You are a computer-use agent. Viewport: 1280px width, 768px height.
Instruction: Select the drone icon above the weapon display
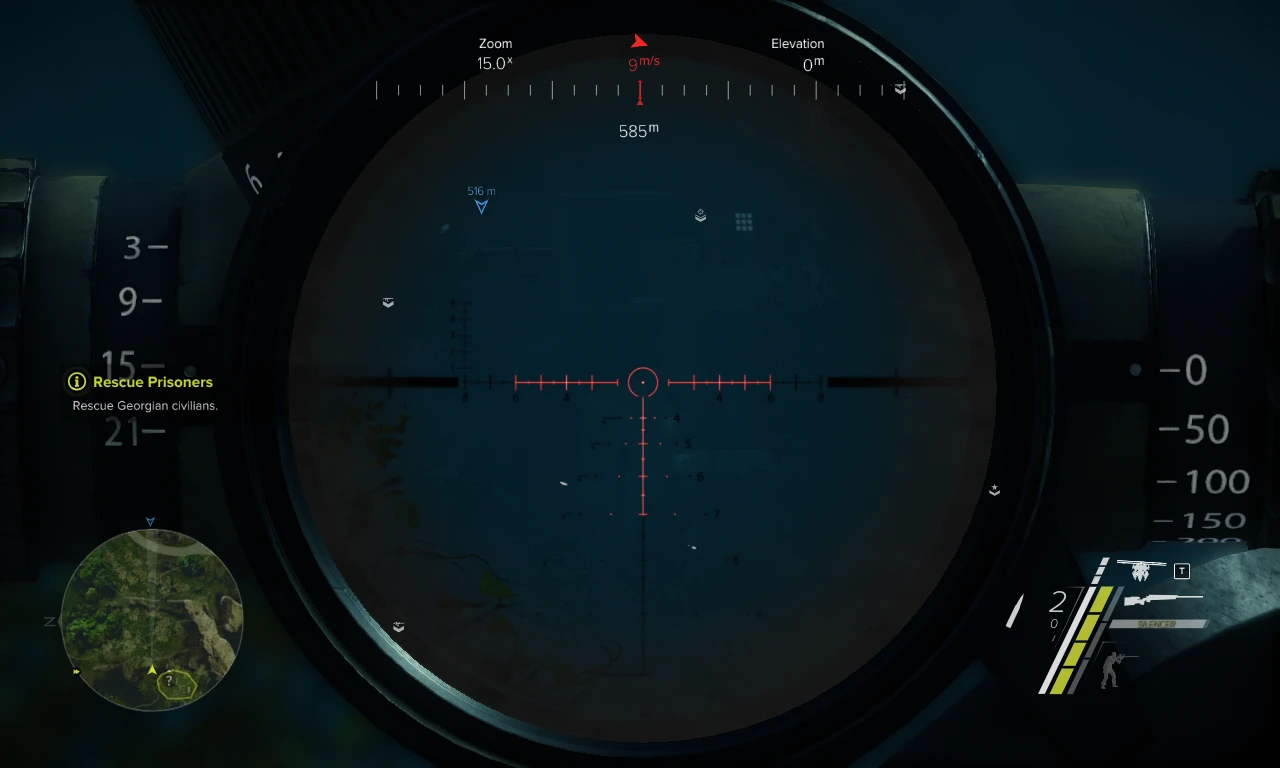pyautogui.click(x=1140, y=571)
